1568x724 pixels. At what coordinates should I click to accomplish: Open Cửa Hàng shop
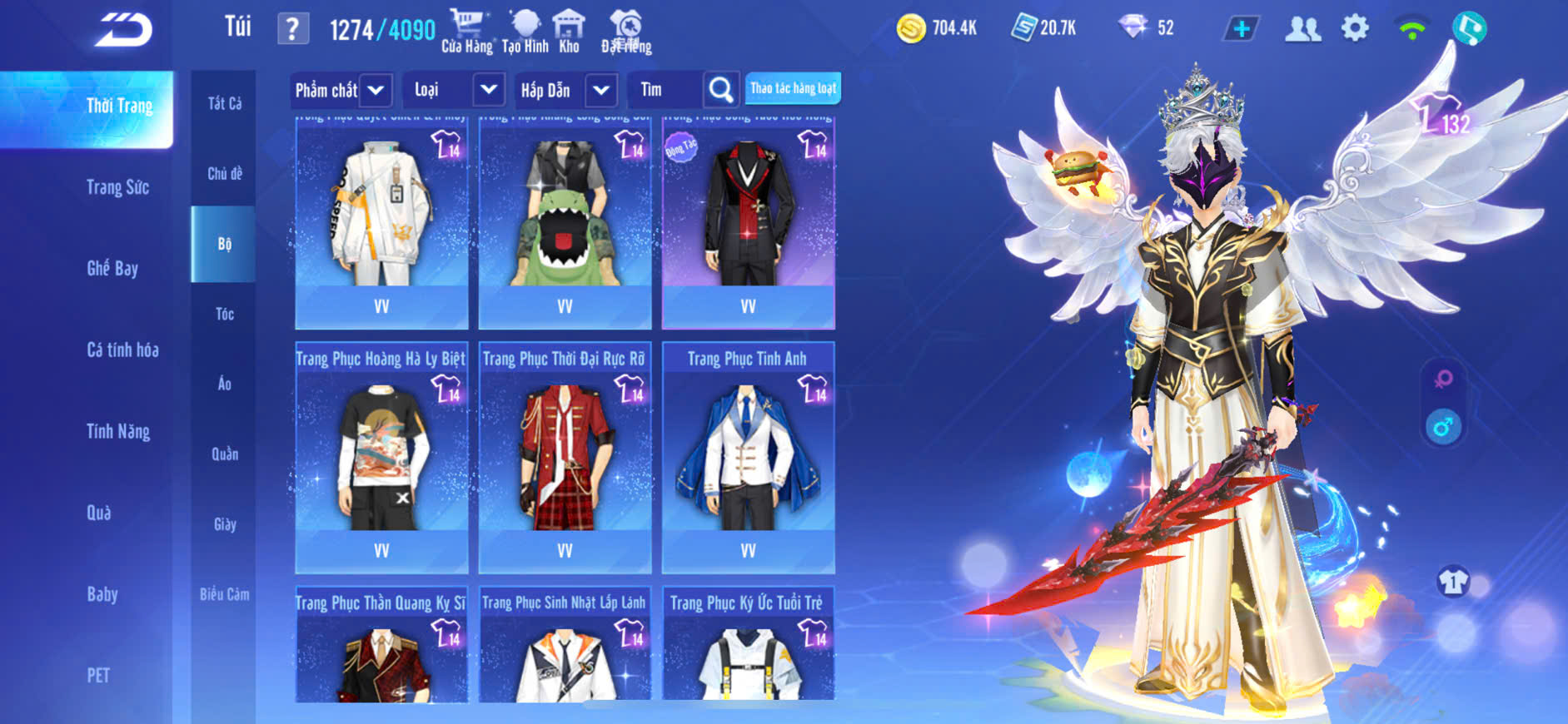pos(467,31)
